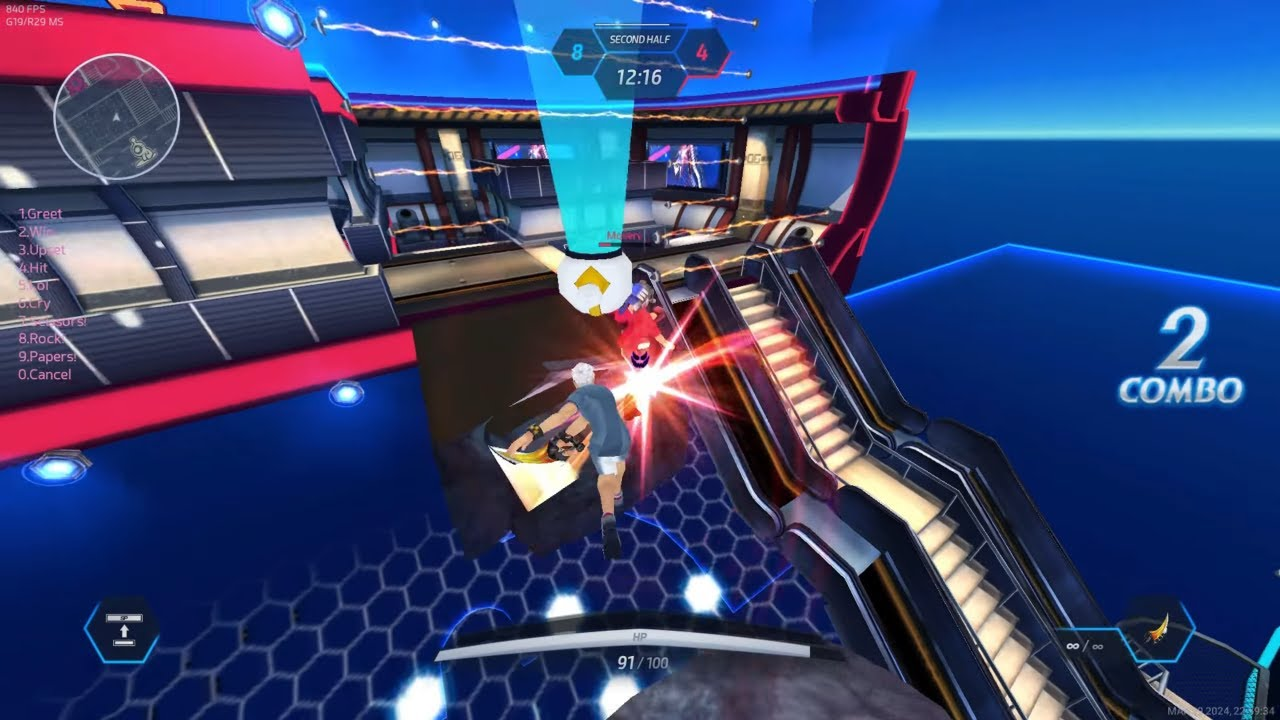Select the Scissors! emote option
The height and width of the screenshot is (720, 1280).
tap(52, 321)
